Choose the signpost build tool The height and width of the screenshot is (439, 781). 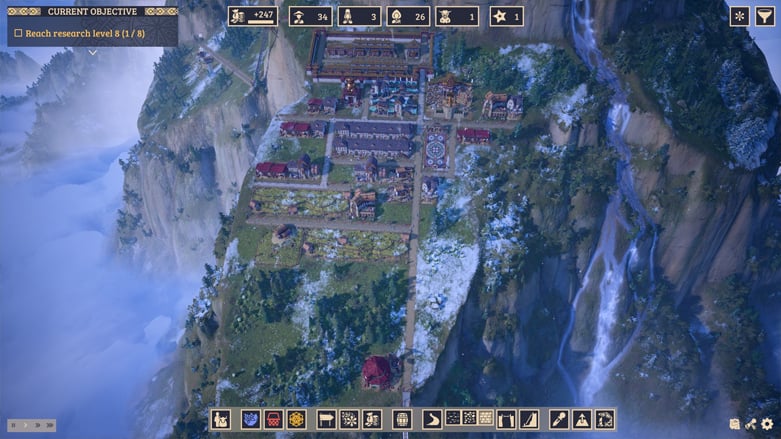click(x=326, y=419)
